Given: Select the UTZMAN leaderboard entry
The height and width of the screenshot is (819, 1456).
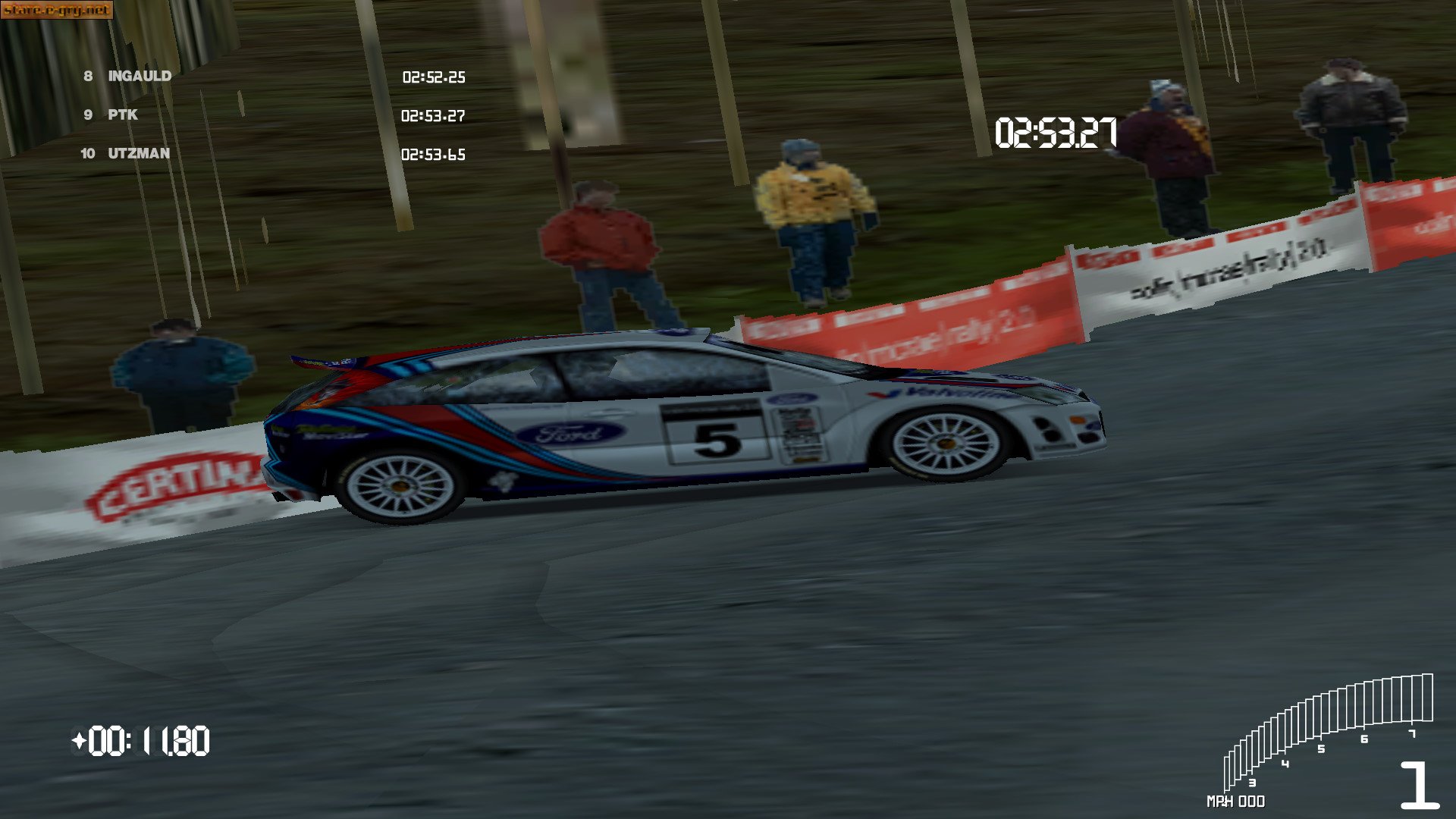Looking at the screenshot, I should 140,155.
